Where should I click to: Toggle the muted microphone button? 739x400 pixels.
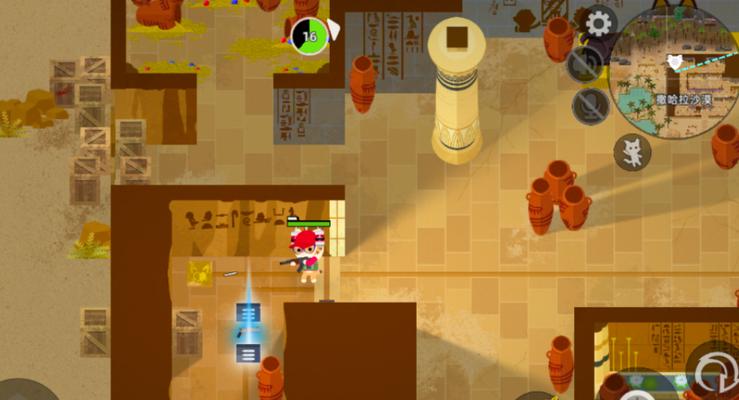point(590,105)
